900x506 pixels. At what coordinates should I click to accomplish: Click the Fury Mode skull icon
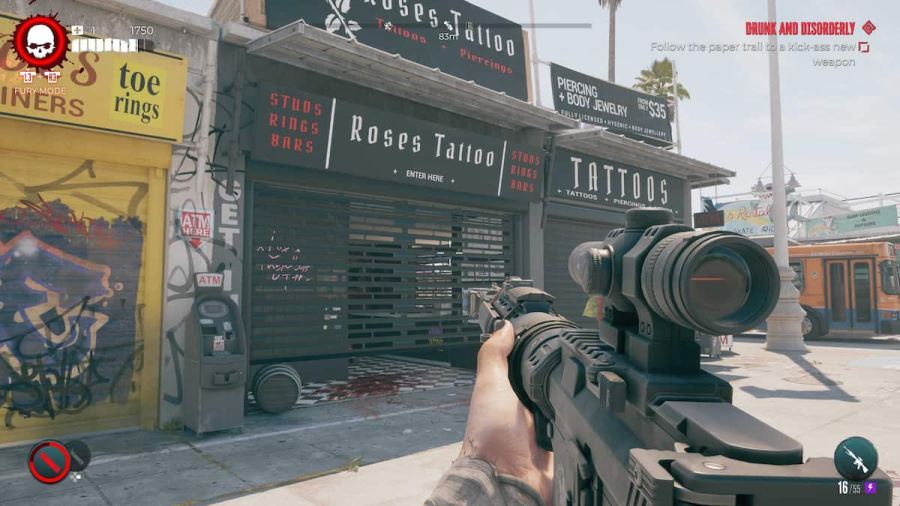(41, 42)
